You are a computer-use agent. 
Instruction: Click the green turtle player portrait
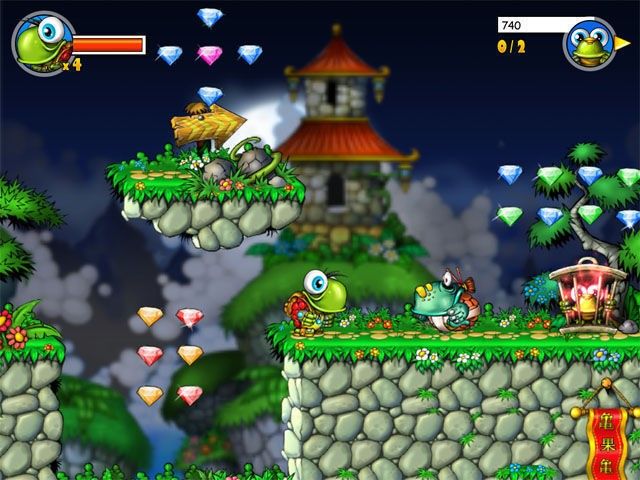click(43, 43)
